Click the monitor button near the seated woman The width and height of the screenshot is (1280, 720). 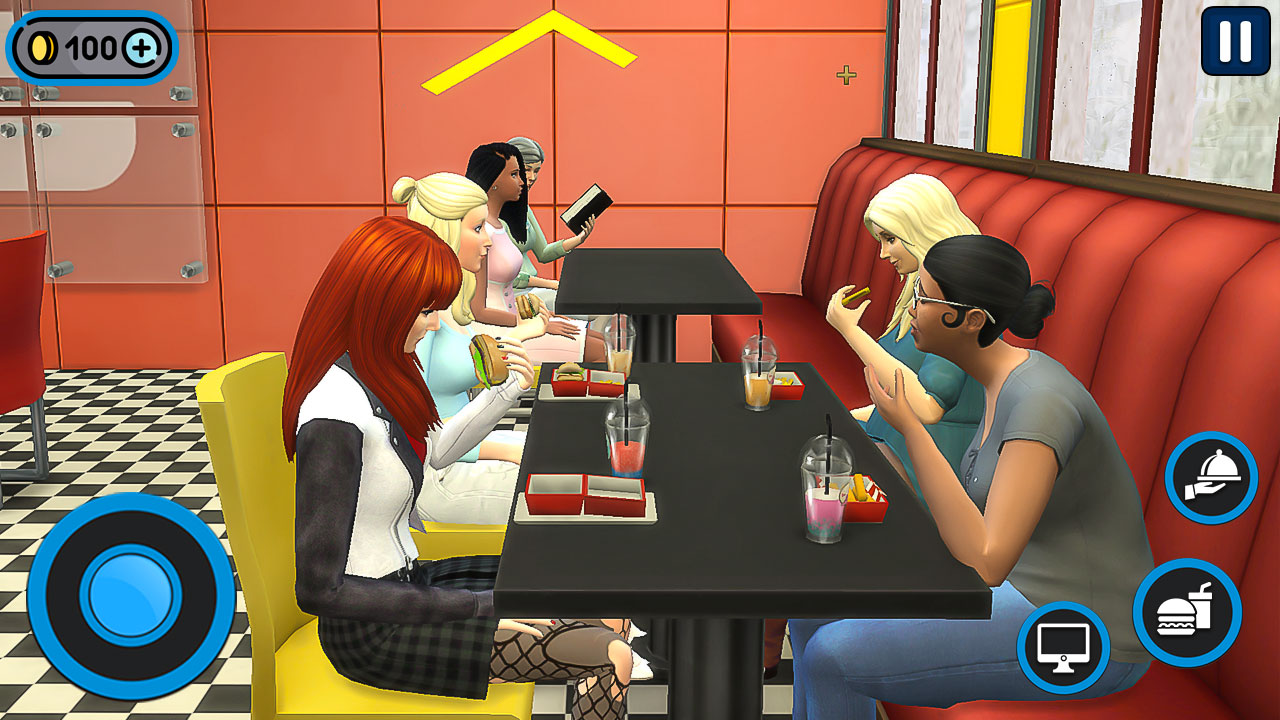coord(1064,646)
